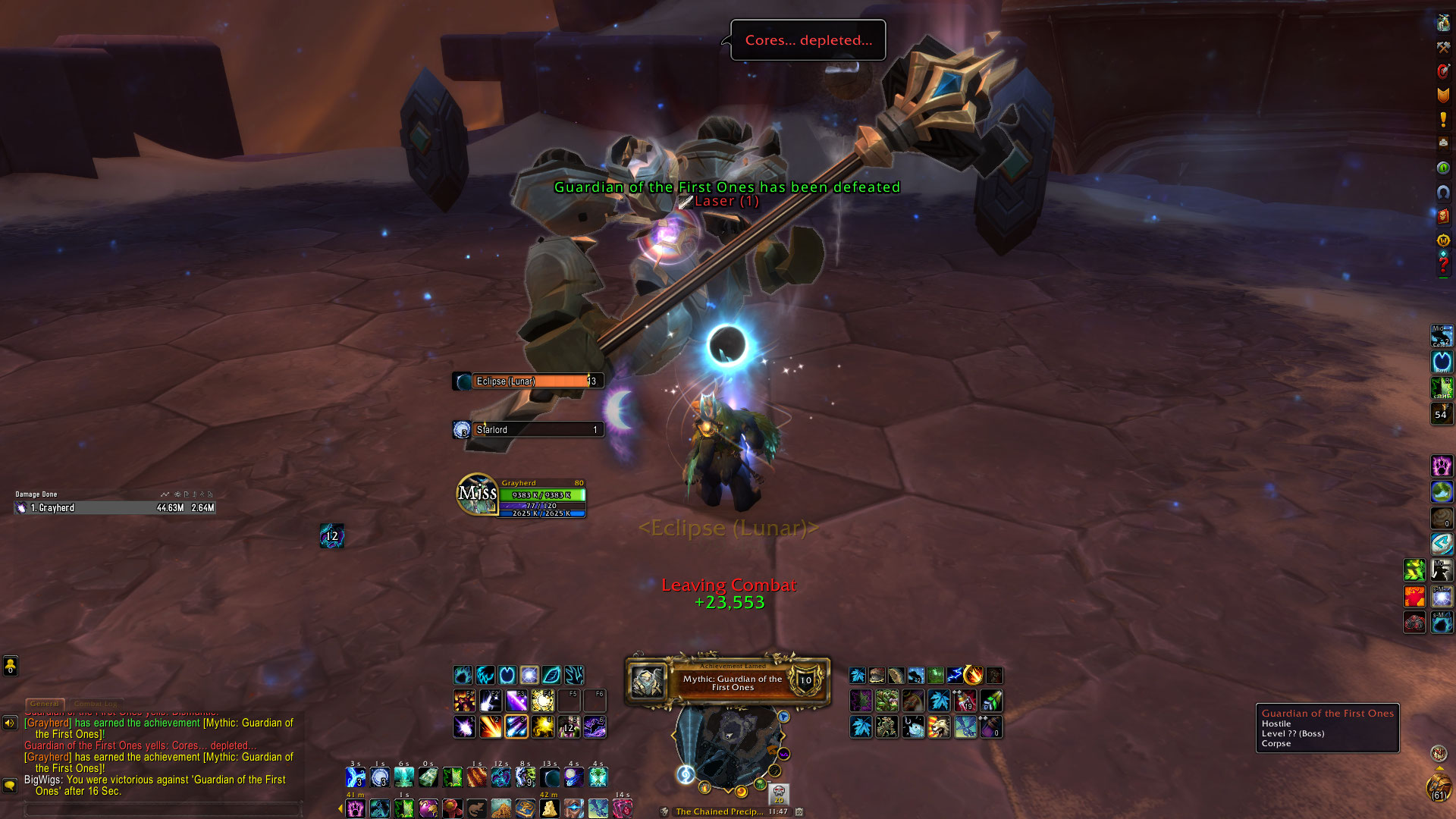Image resolution: width=1456 pixels, height=819 pixels.
Task: Switch to the Combat Log chat tab
Action: (x=96, y=704)
